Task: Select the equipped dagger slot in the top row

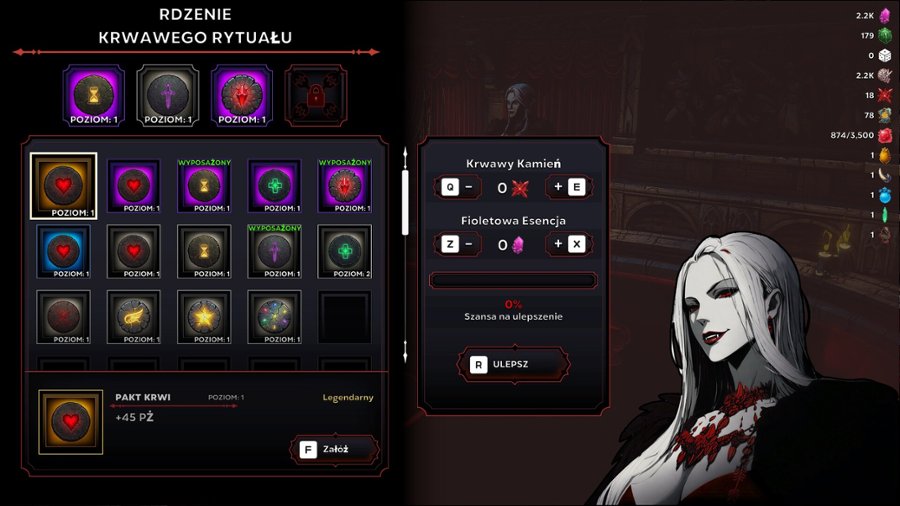Action: click(167, 95)
